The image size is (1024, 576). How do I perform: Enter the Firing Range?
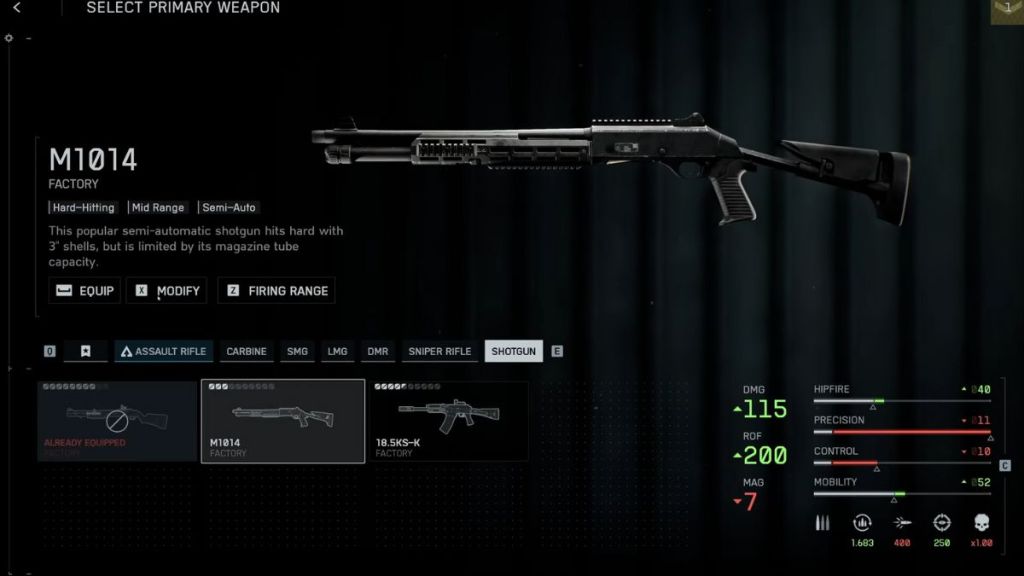click(276, 291)
